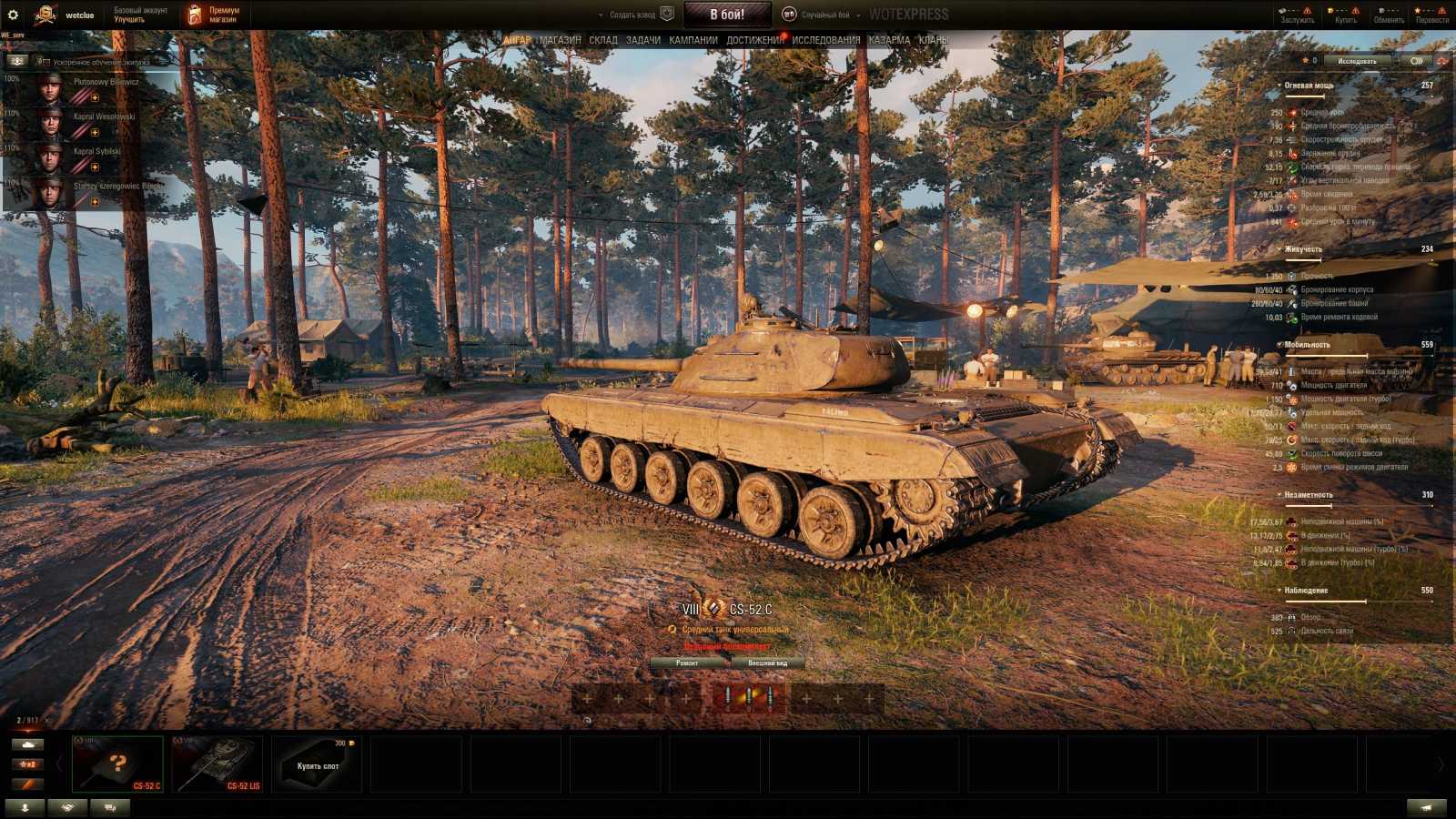The image size is (1456, 819).
Task: Select the tank type filter icon in carousel
Action: pyautogui.click(x=28, y=744)
